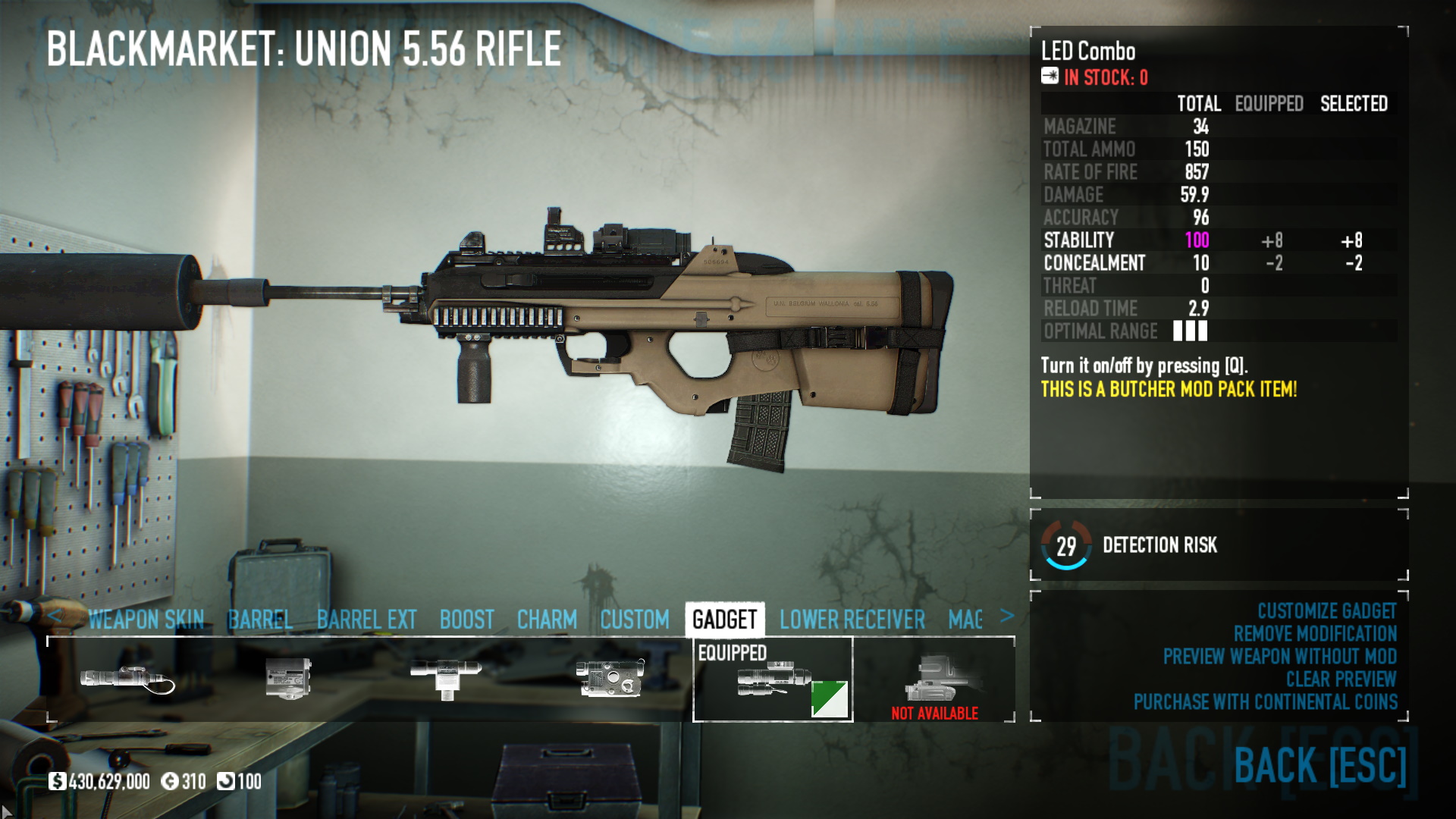Open the BOOST mod category
The width and height of the screenshot is (1456, 819).
467,620
